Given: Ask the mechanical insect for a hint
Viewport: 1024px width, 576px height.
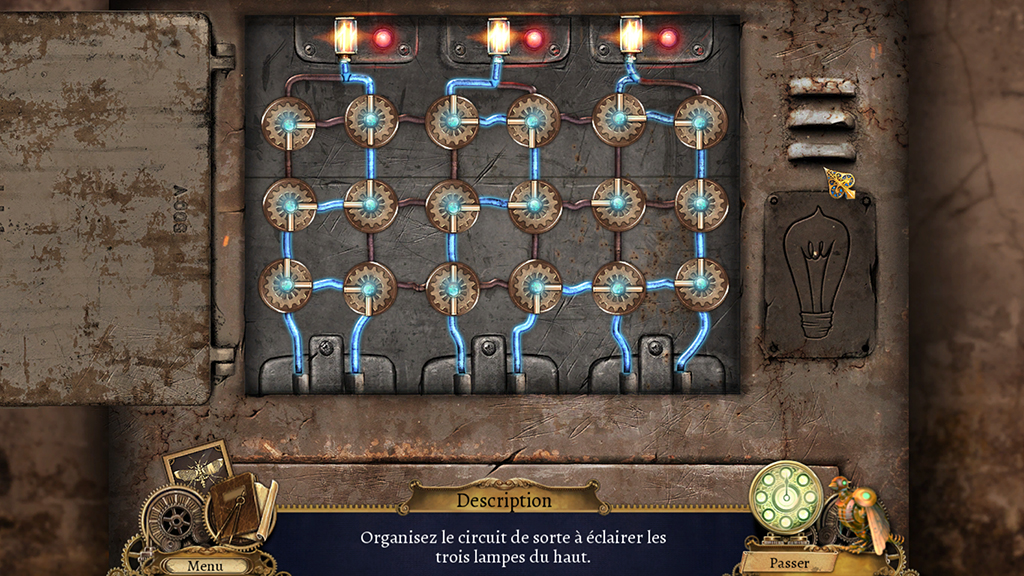Looking at the screenshot, I should coord(858,512).
